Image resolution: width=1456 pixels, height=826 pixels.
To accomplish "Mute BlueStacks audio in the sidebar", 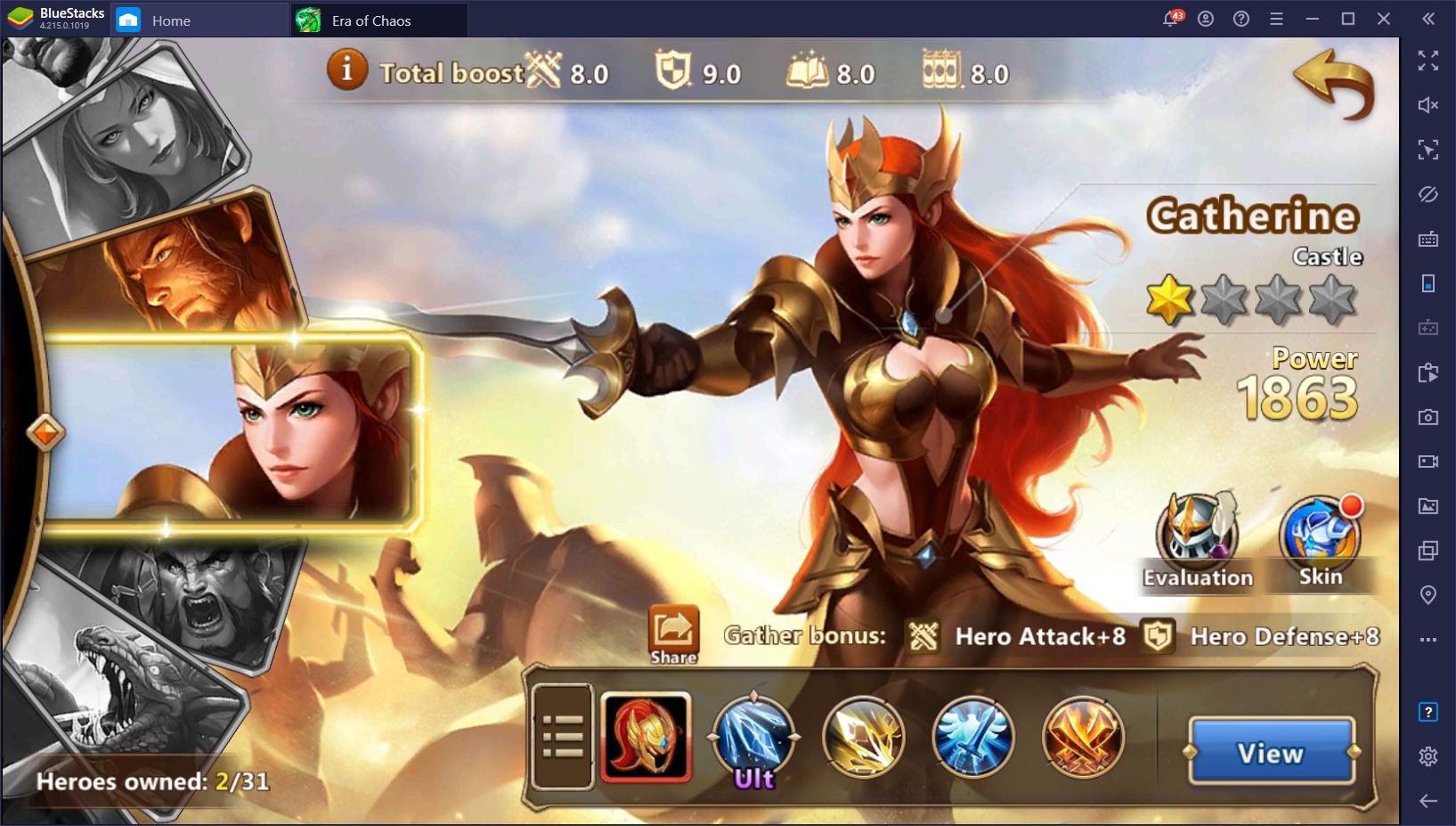I will point(1428,105).
